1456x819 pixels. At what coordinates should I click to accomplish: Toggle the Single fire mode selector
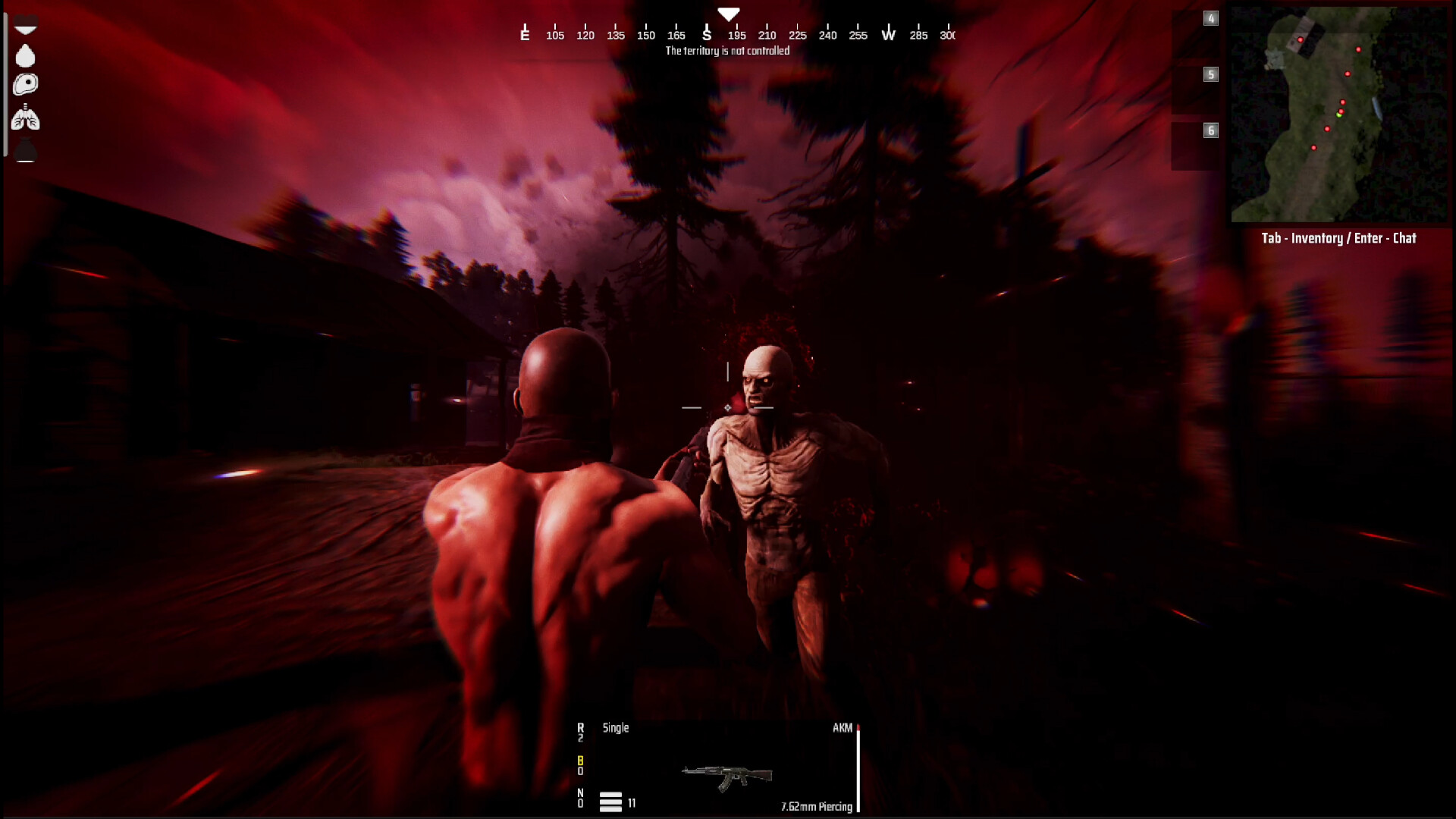coord(615,728)
